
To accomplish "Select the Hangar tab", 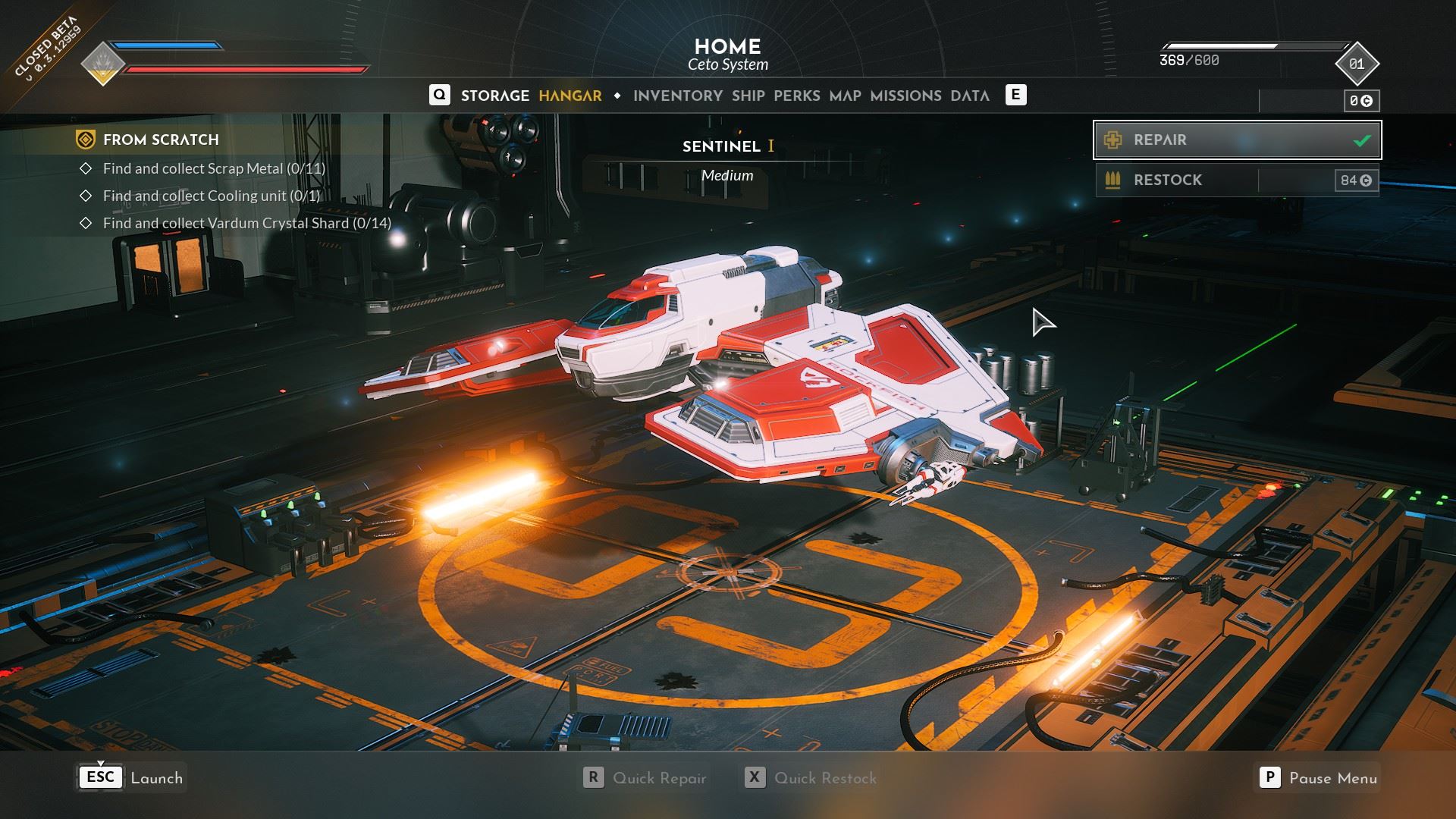I will pyautogui.click(x=570, y=96).
